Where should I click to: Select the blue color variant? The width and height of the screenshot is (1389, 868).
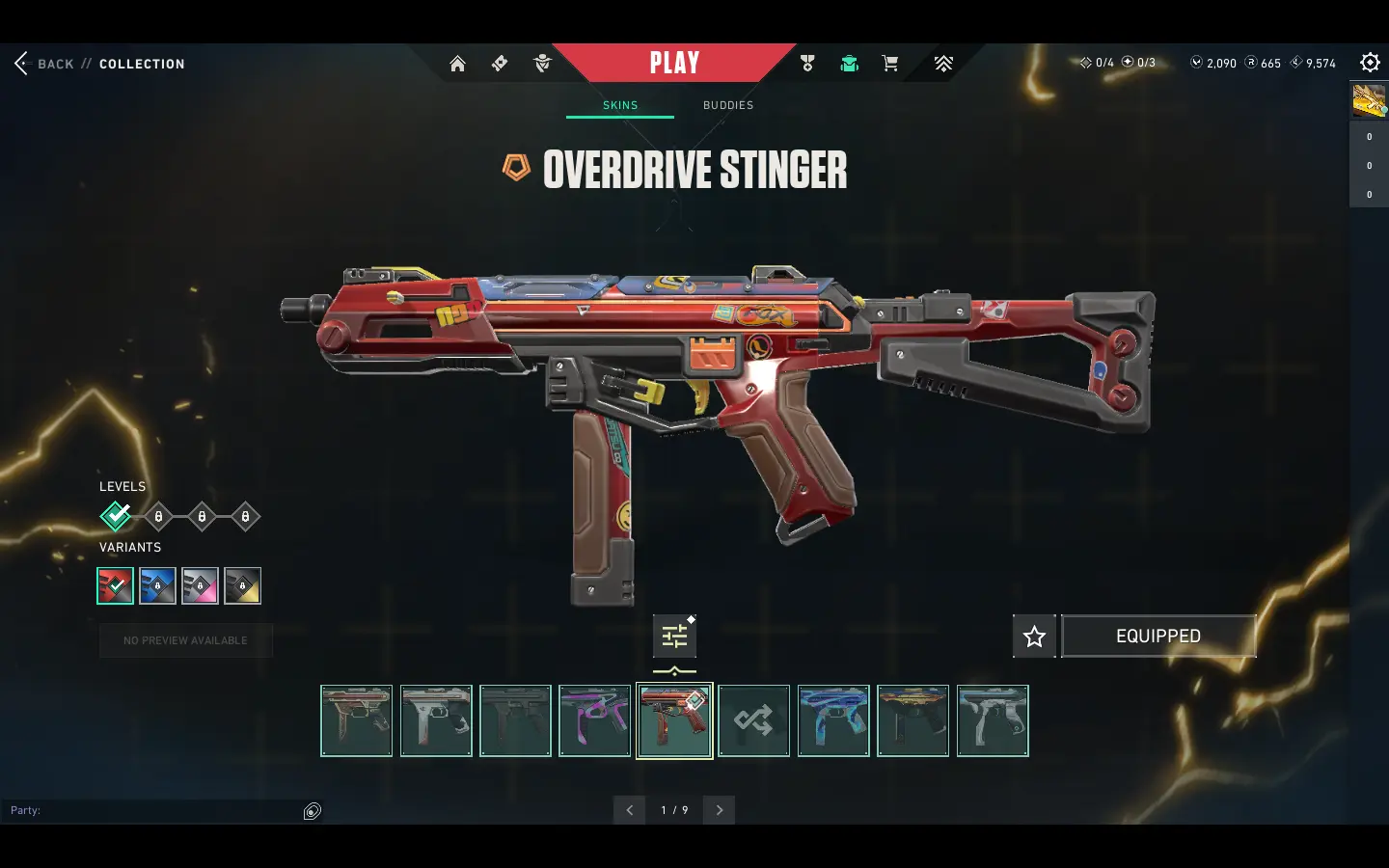(x=157, y=585)
